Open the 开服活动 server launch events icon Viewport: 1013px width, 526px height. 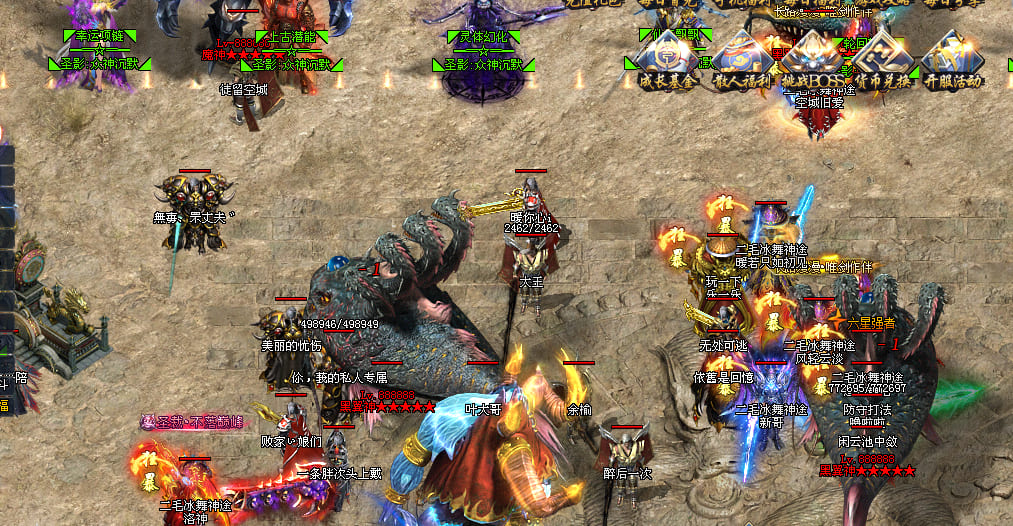point(952,63)
